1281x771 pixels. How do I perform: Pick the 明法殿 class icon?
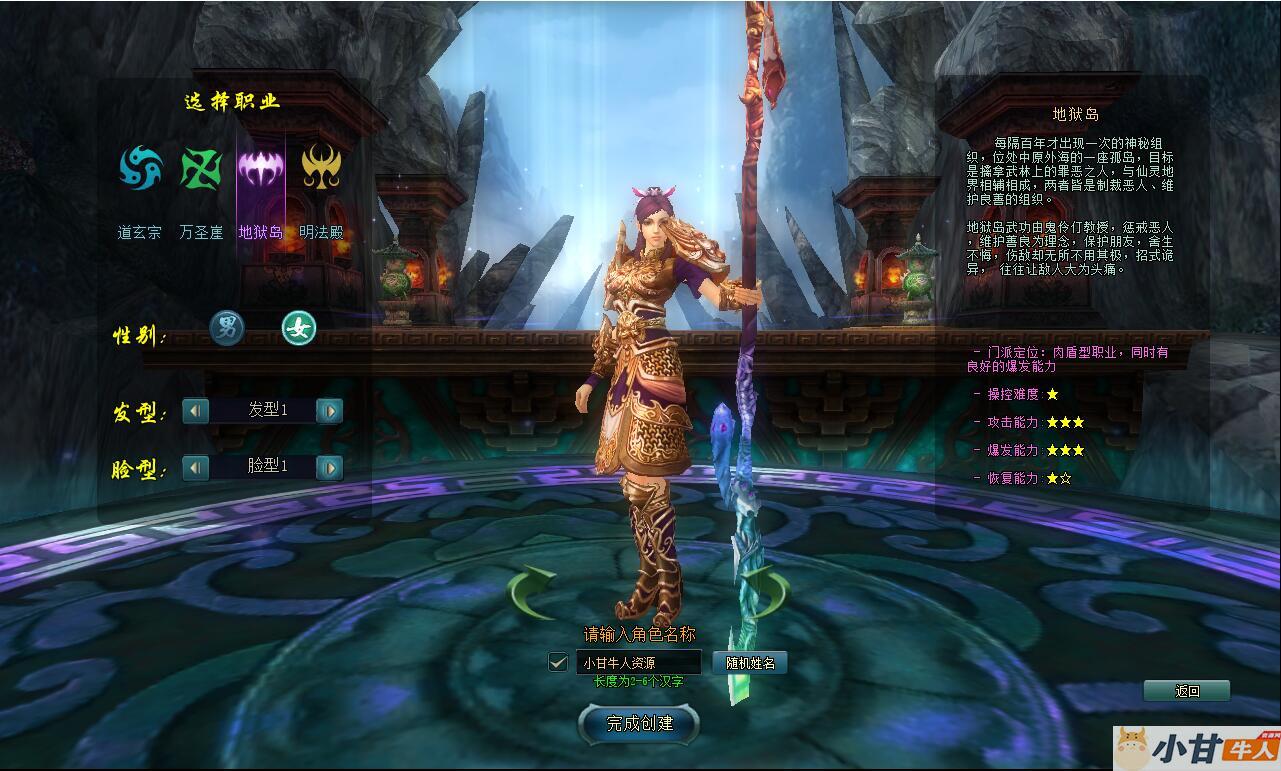click(x=321, y=167)
